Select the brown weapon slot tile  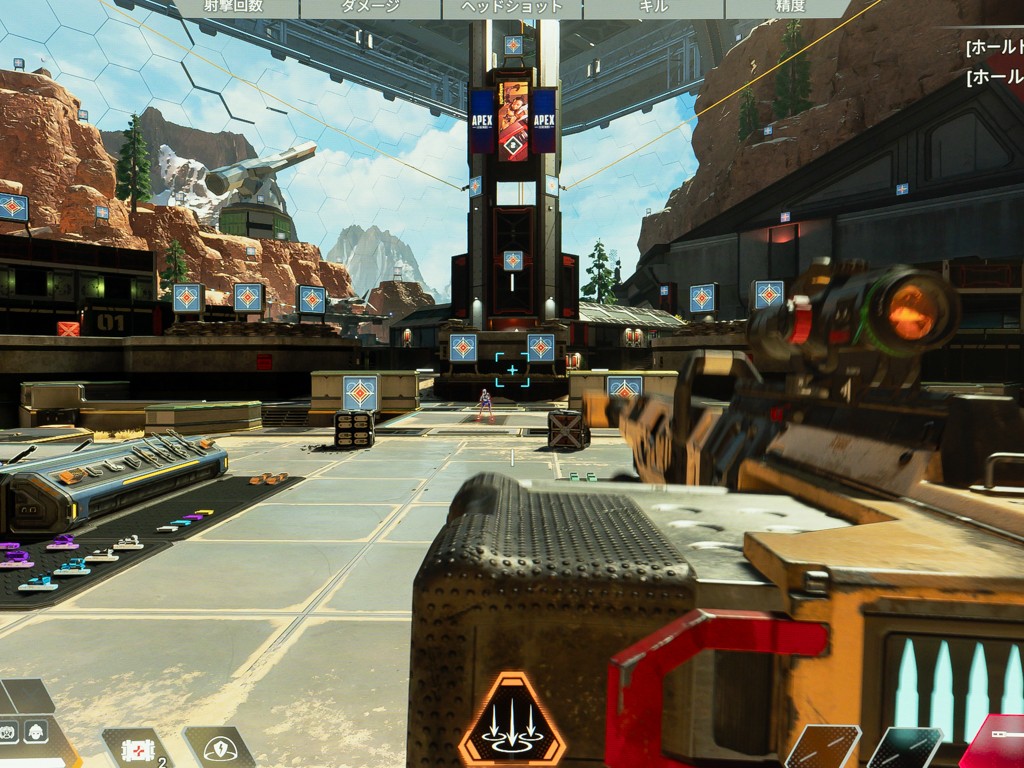coord(823,747)
